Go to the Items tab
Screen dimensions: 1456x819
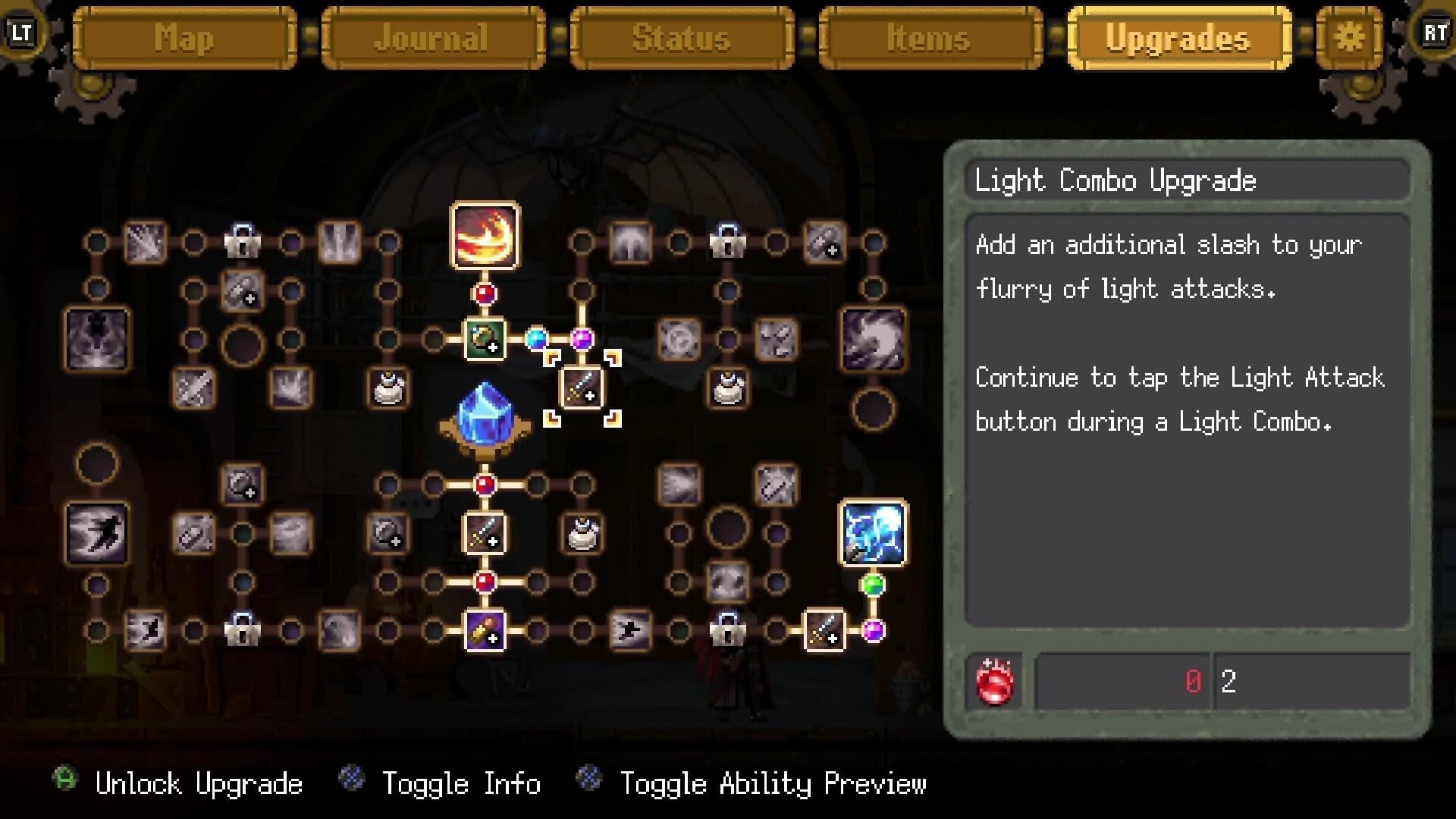pos(930,38)
